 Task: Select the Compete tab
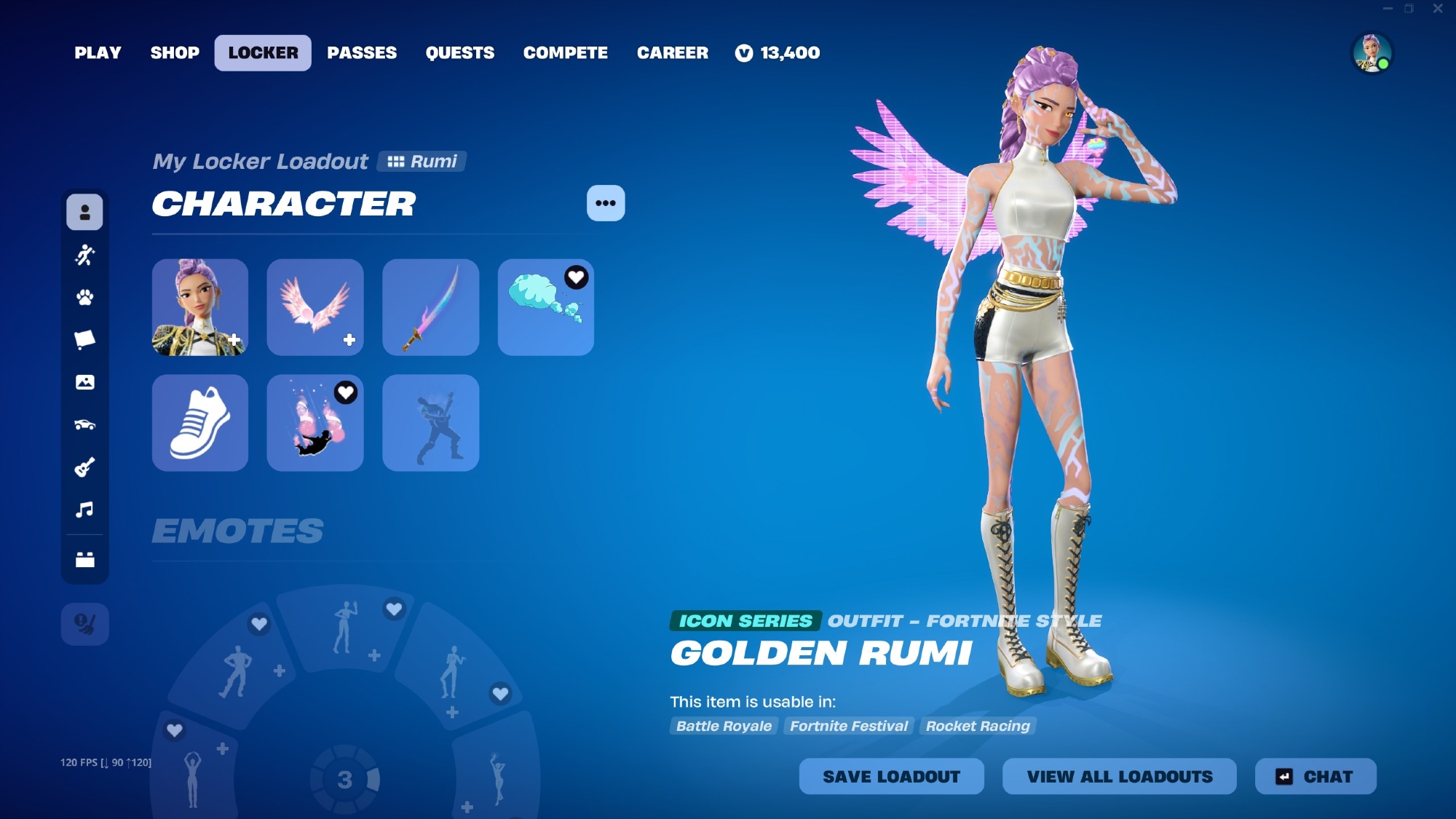click(565, 53)
